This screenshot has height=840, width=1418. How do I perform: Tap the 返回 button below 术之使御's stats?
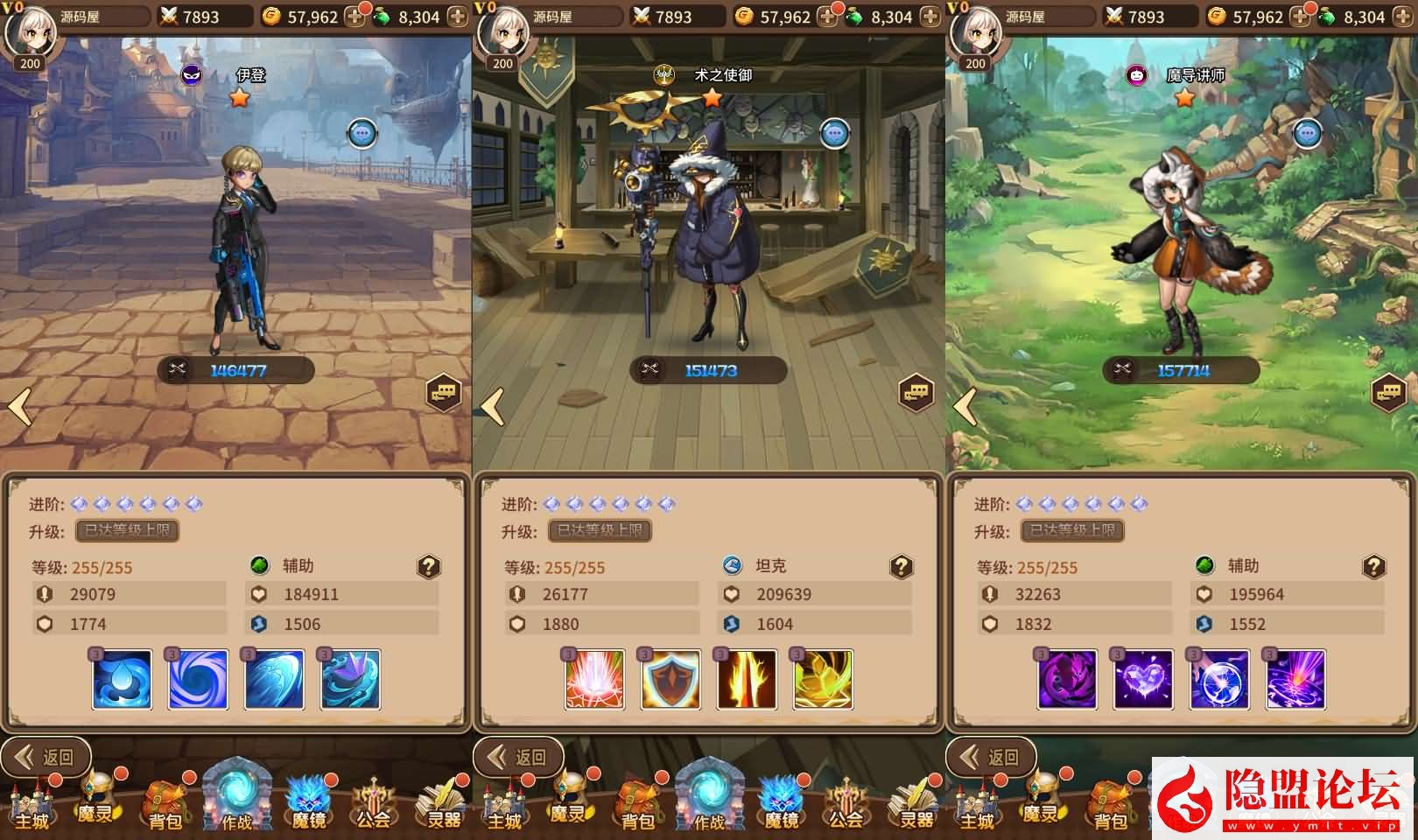(x=519, y=757)
